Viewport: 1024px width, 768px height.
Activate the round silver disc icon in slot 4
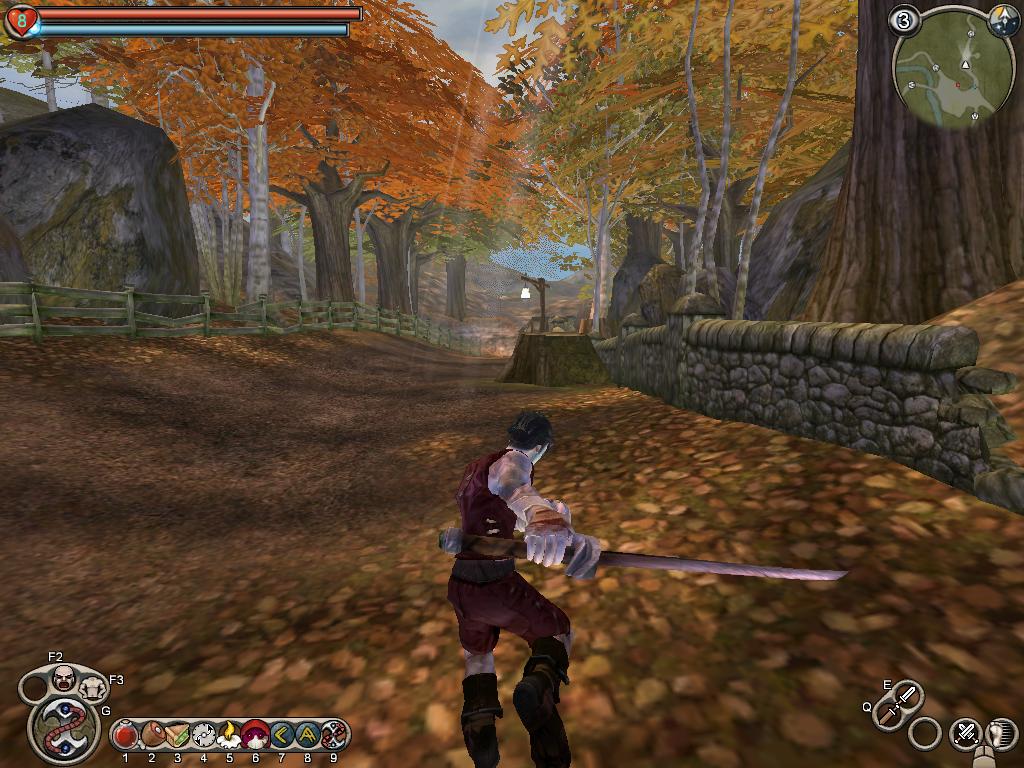click(204, 736)
